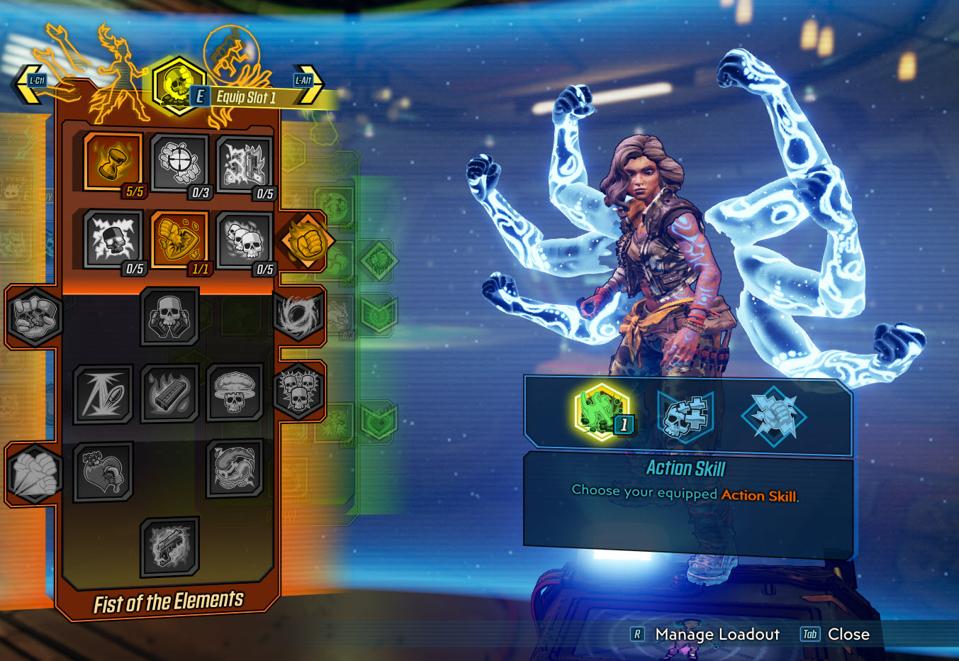Click the orange diamond fist augment
The image size is (959, 661).
(x=303, y=240)
